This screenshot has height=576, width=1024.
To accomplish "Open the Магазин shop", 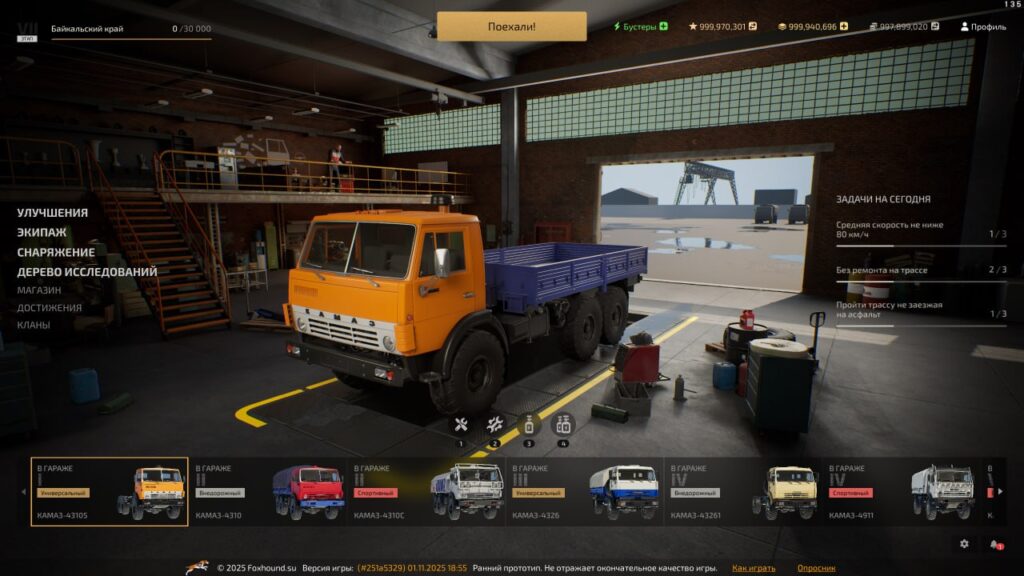I will (39, 290).
